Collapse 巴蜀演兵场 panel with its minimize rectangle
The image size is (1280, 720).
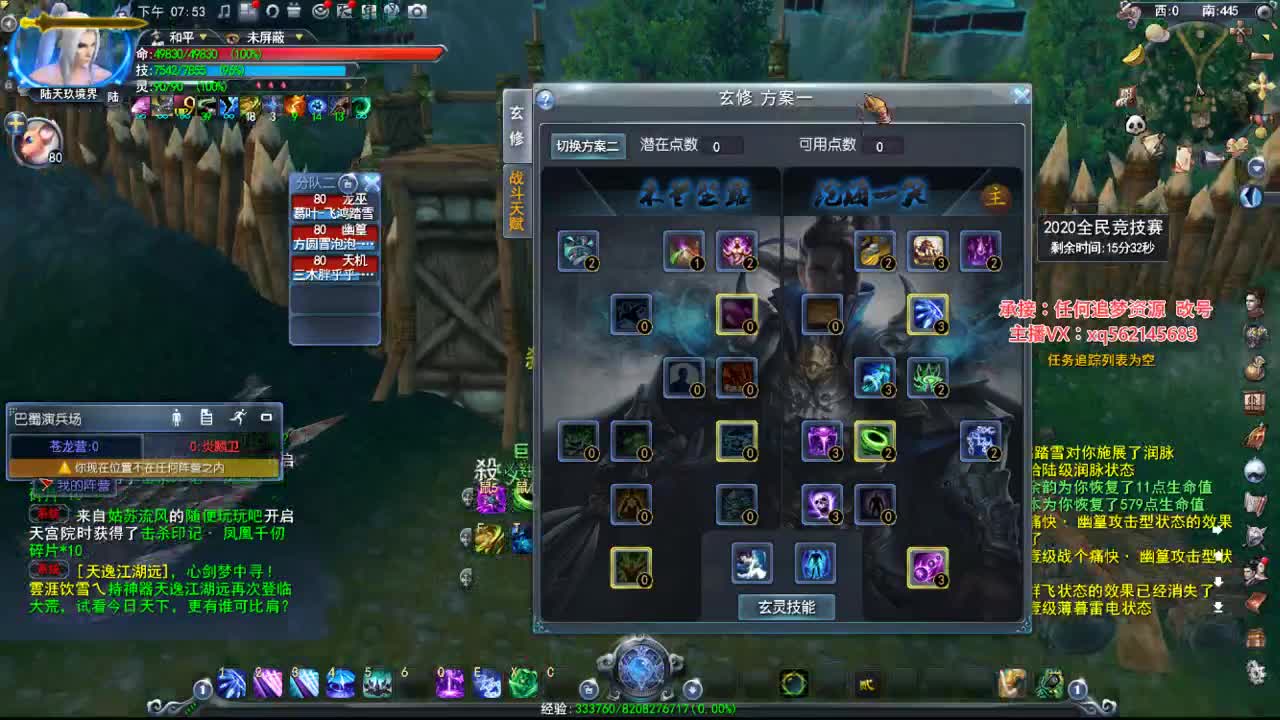coord(265,418)
